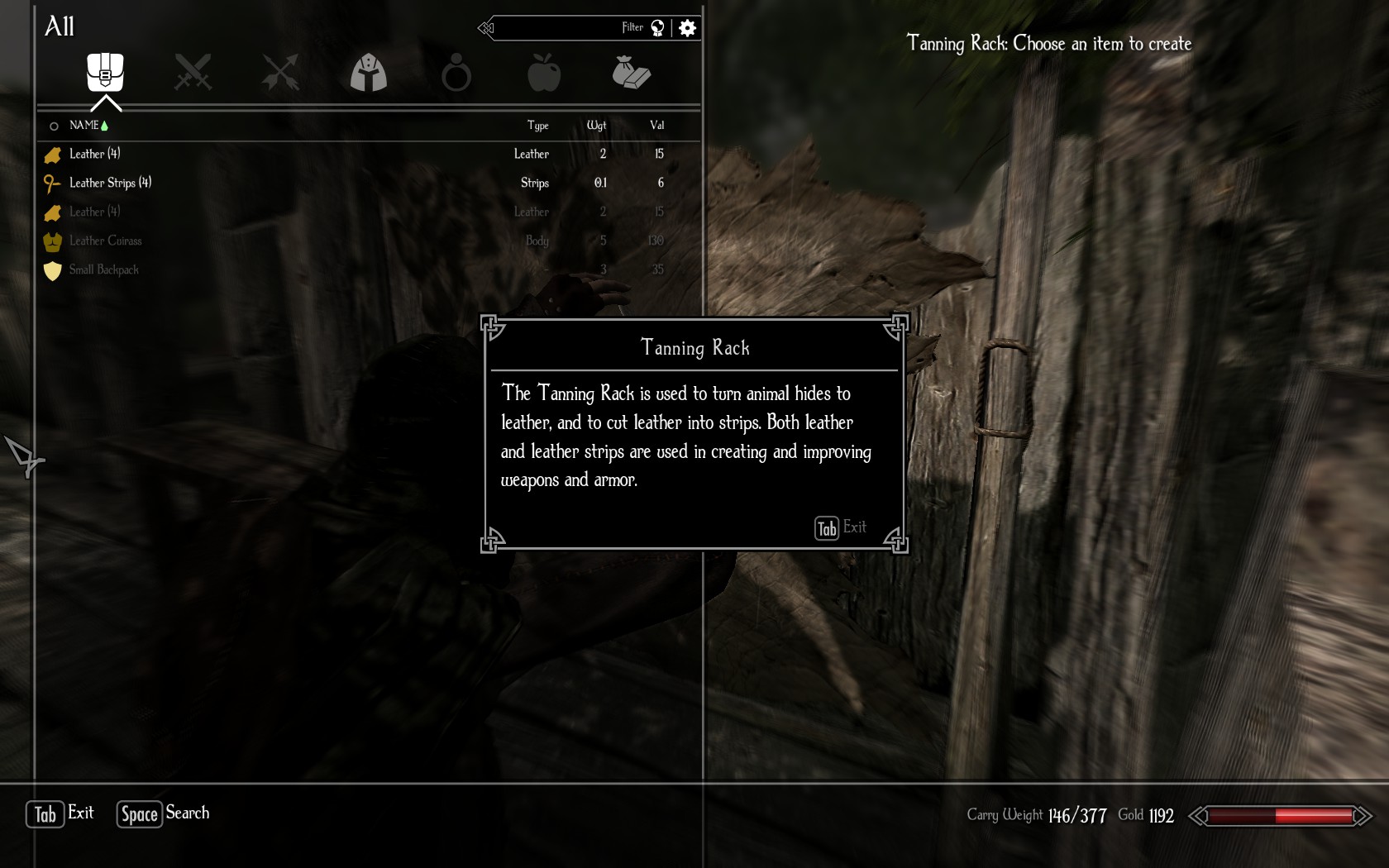
Task: Sort the list by NAME column
Action: [x=84, y=126]
